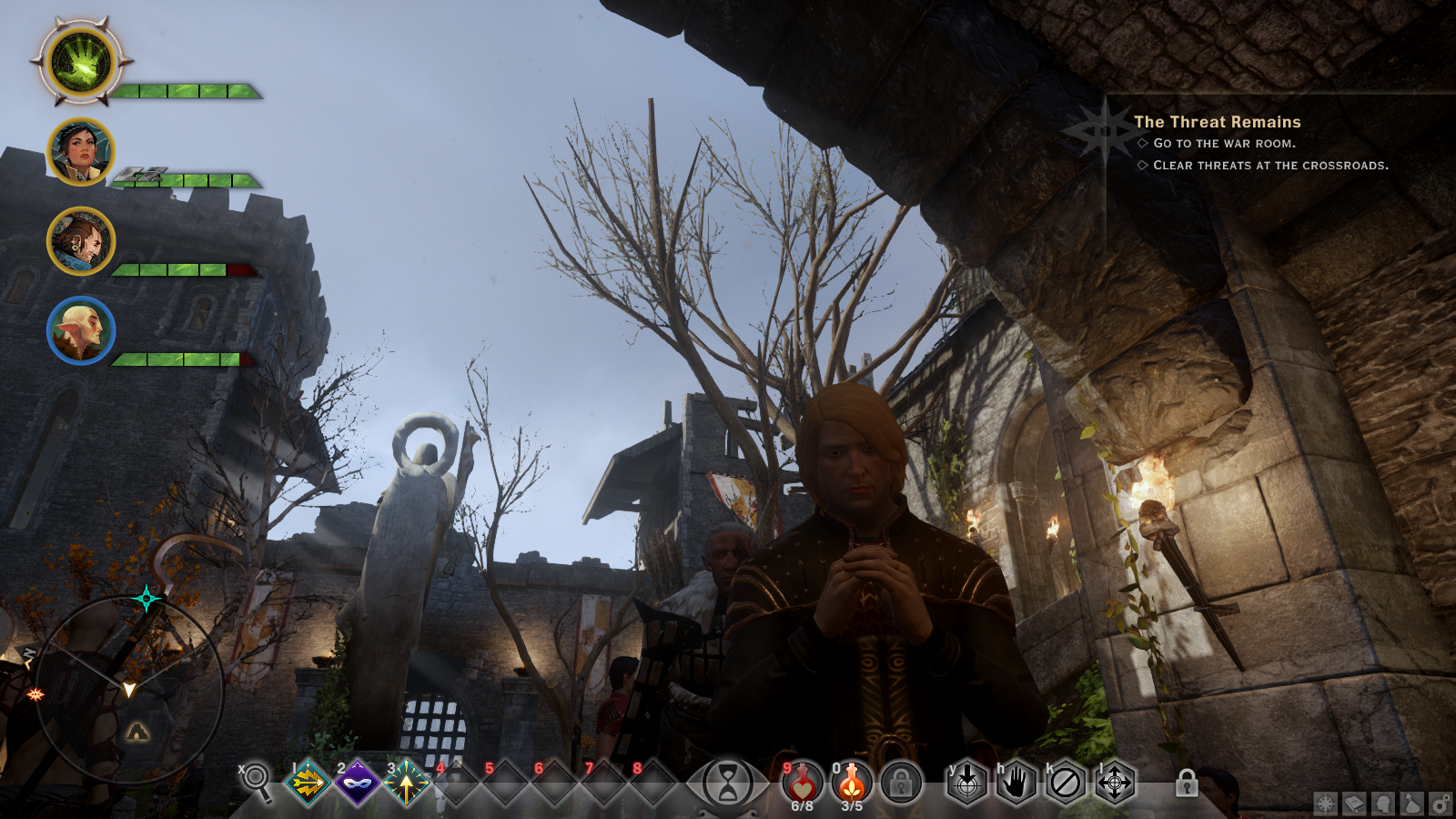Use the golden multi-arrow ability

click(308, 783)
